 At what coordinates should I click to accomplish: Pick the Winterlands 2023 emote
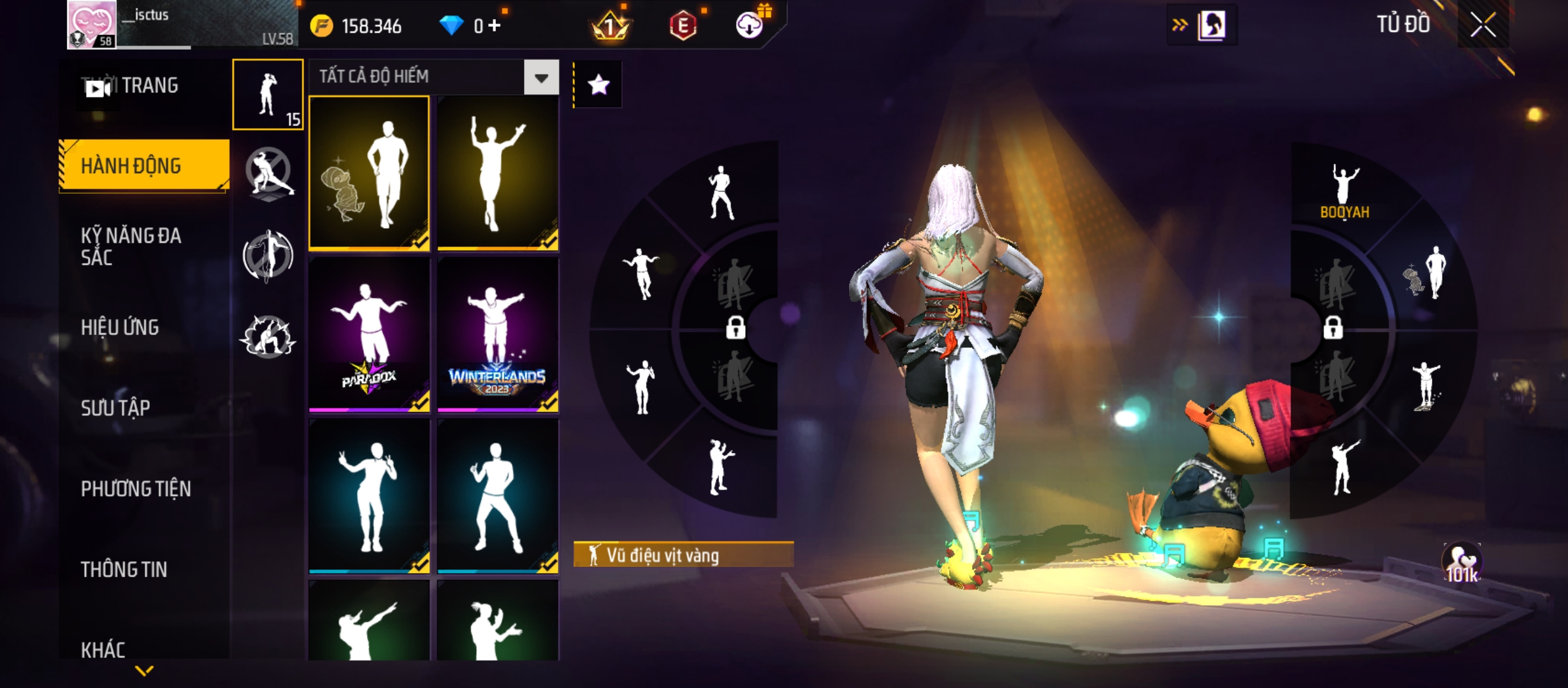[x=498, y=334]
